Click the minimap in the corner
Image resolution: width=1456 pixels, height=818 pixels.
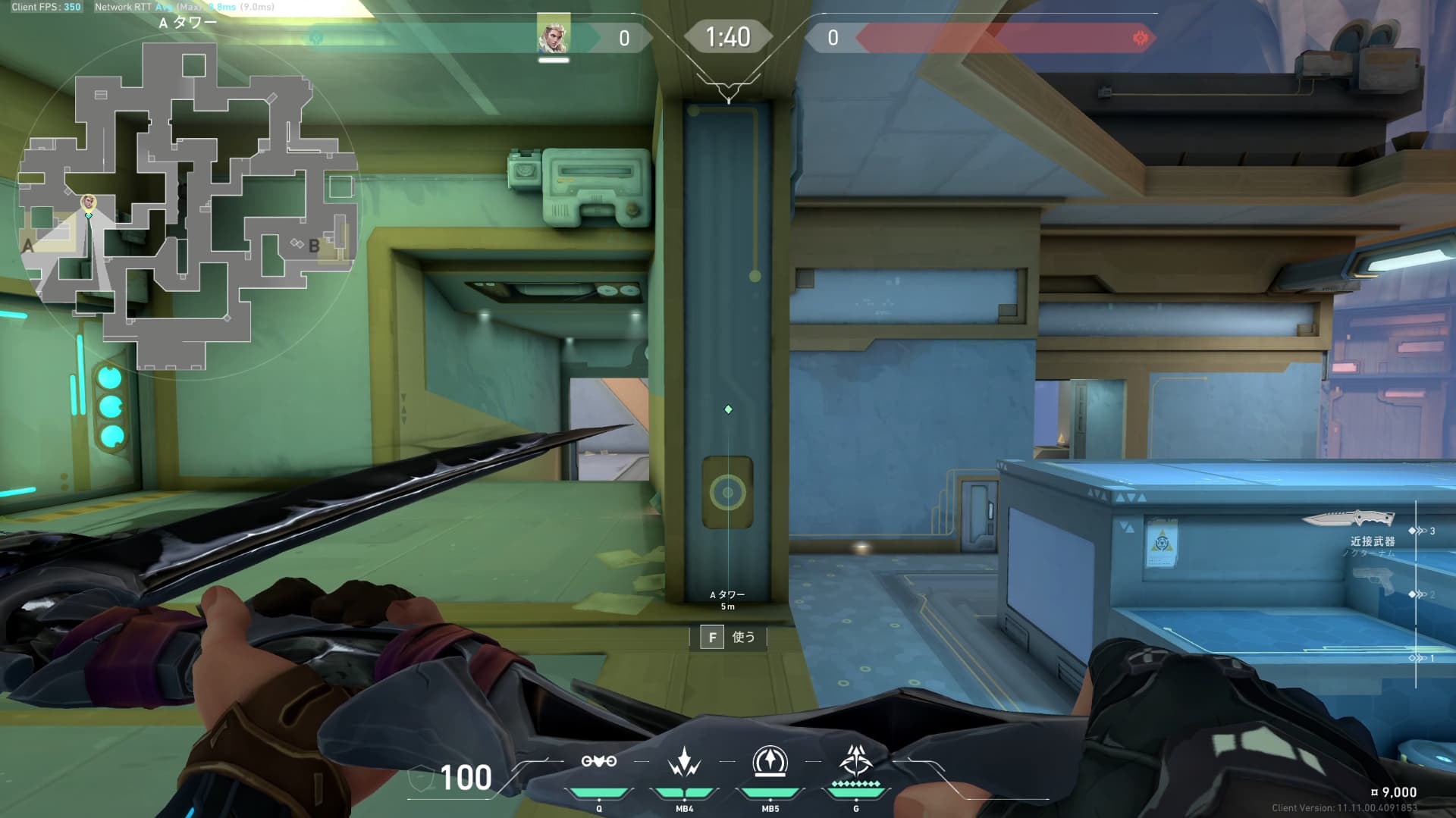tap(187, 205)
